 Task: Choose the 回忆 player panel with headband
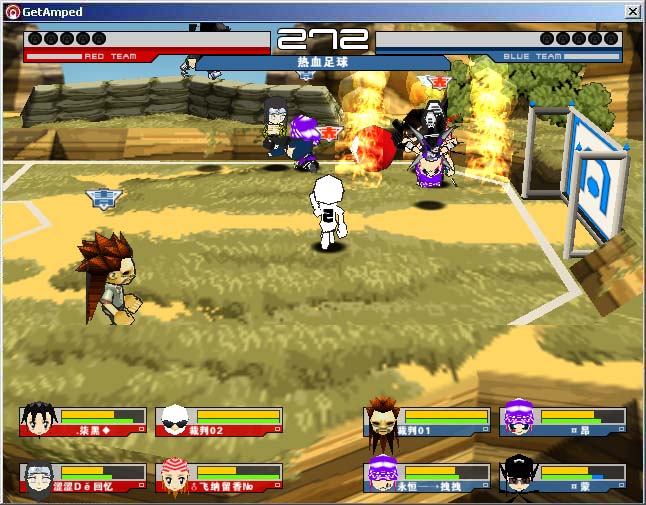coord(83,476)
